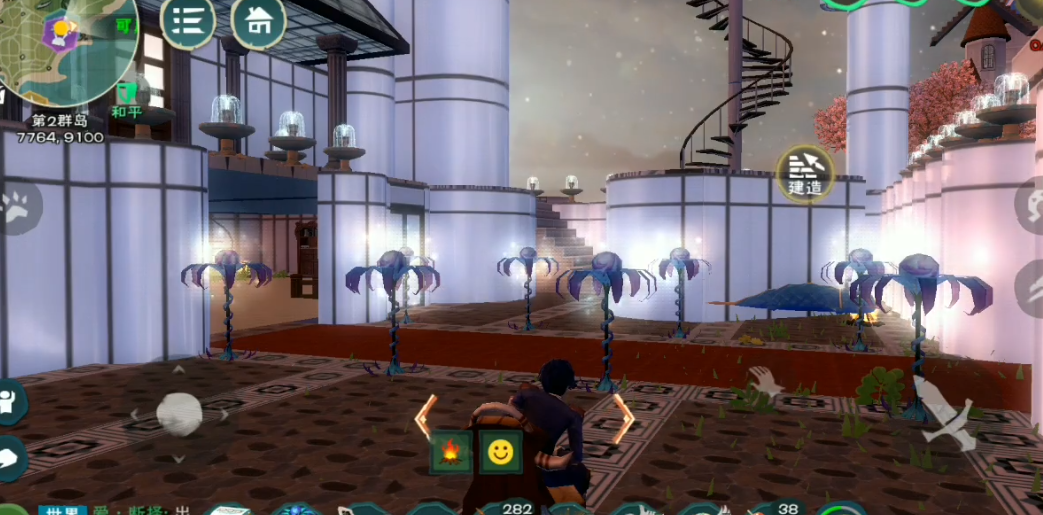Image resolution: width=1043 pixels, height=515 pixels.
Task: Open the chat speech bubble button
Action: pyautogui.click(x=10, y=457)
